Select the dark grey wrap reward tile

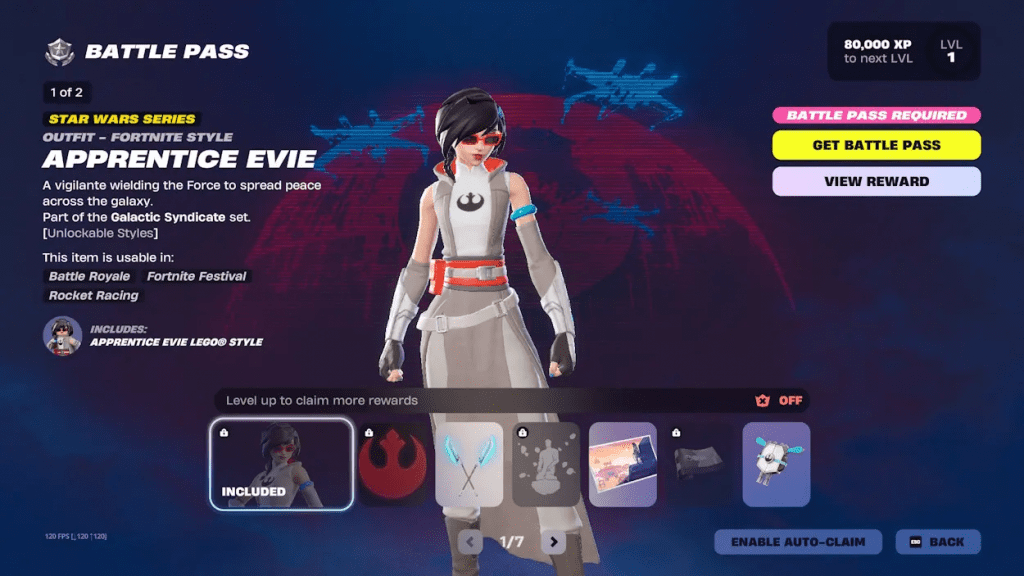point(699,464)
